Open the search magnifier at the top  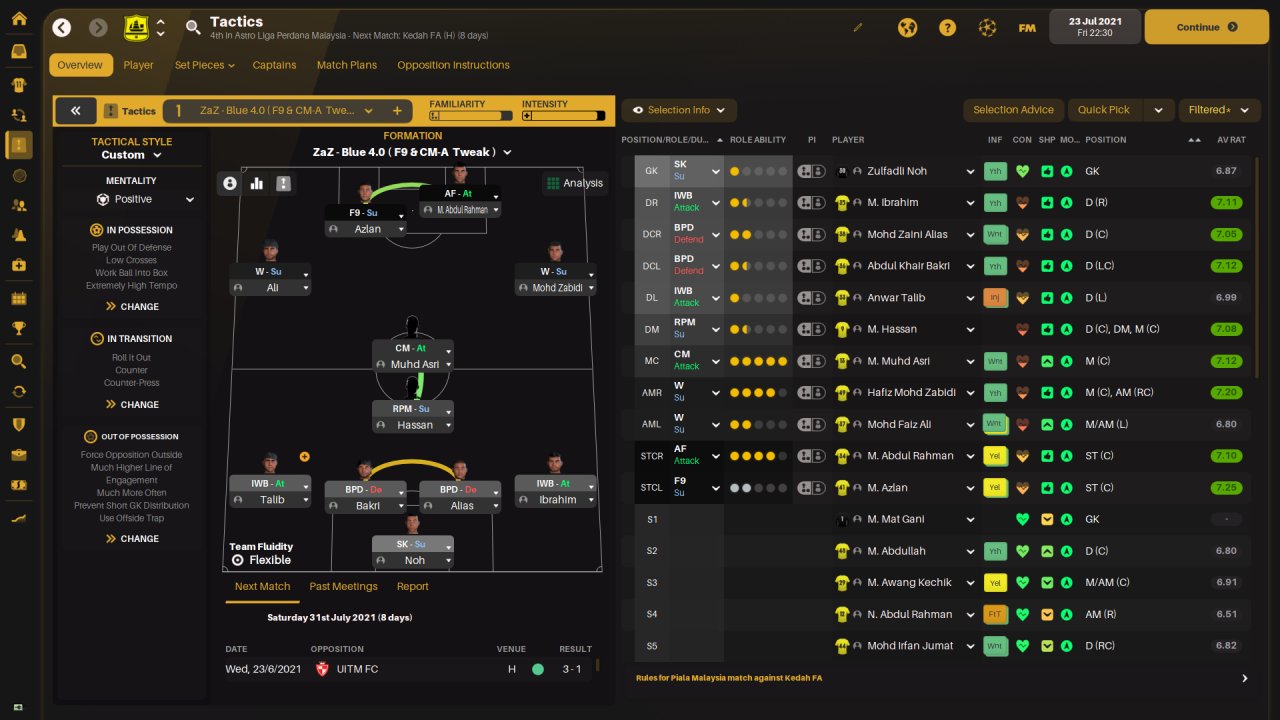(x=193, y=27)
